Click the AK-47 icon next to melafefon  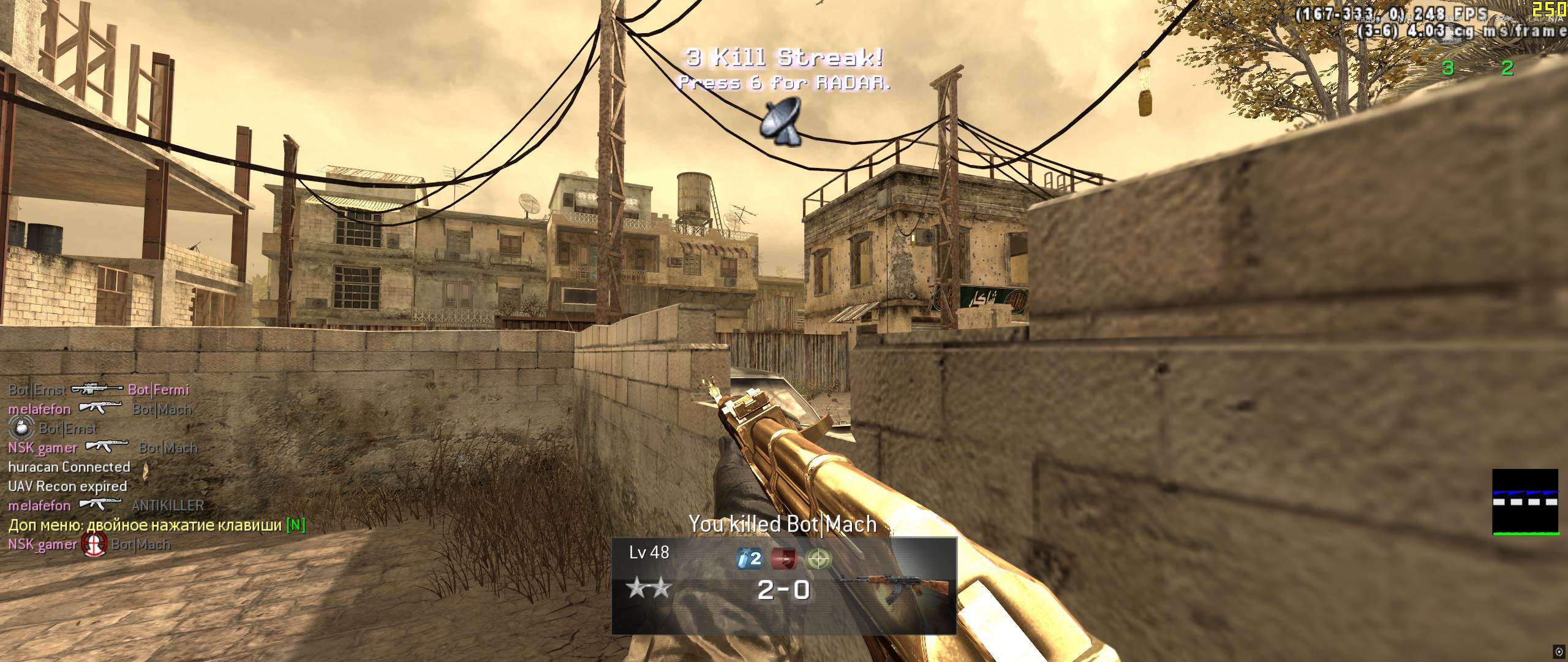tap(100, 409)
